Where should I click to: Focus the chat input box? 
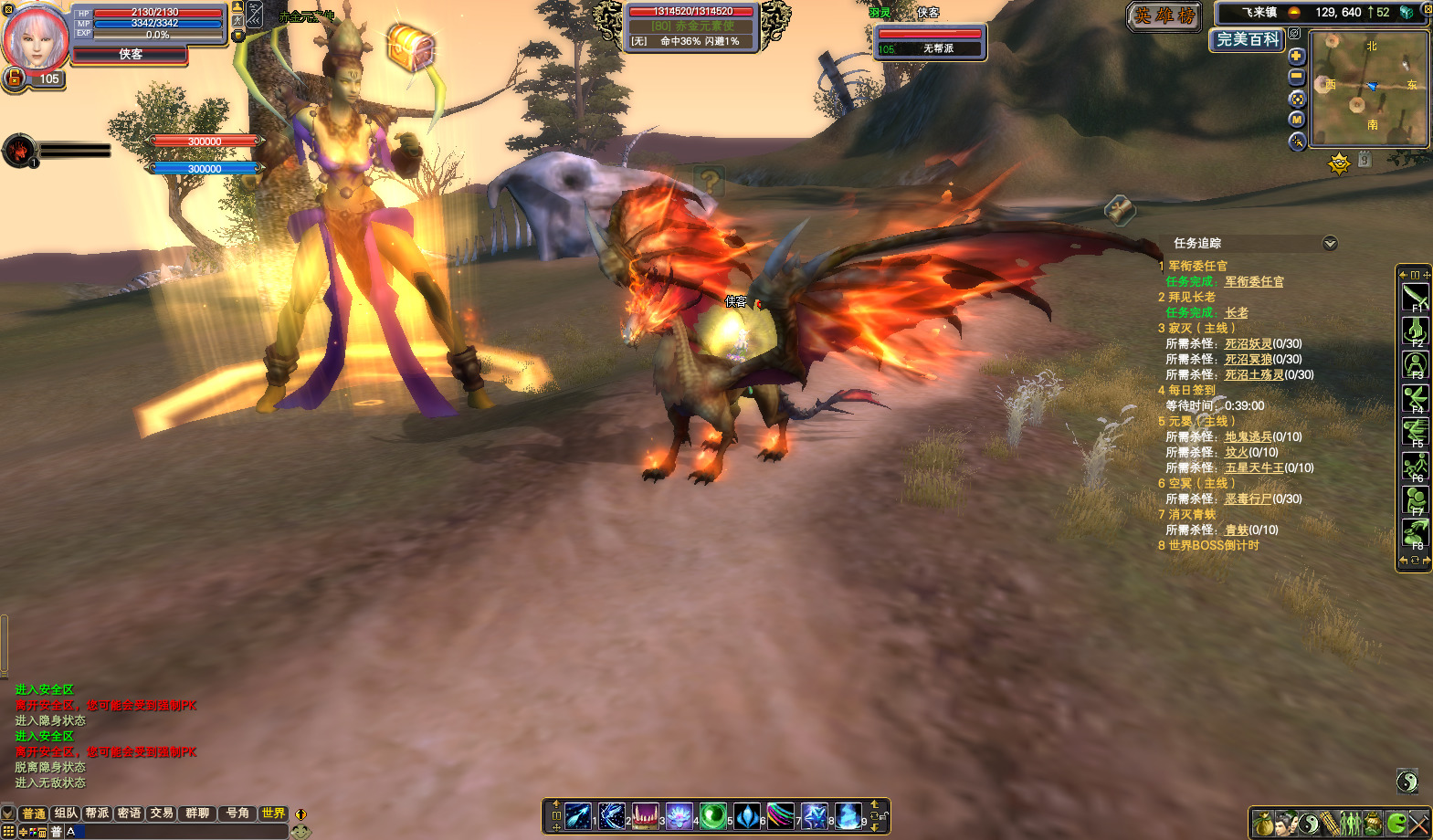tap(183, 832)
